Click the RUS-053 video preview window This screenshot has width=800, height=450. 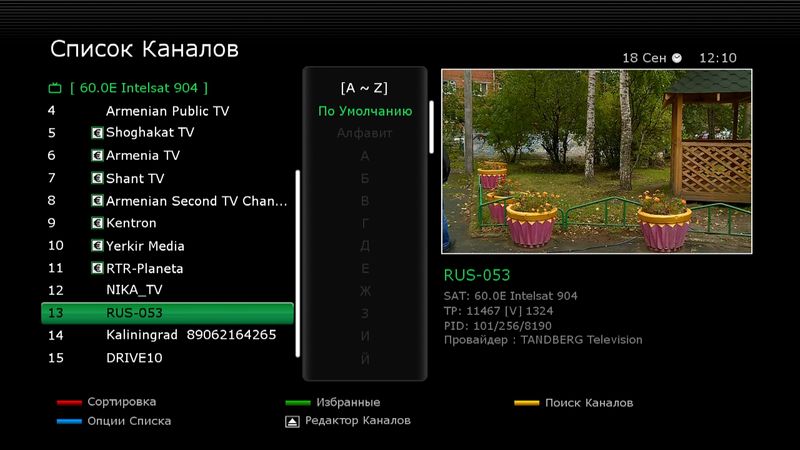(596, 161)
